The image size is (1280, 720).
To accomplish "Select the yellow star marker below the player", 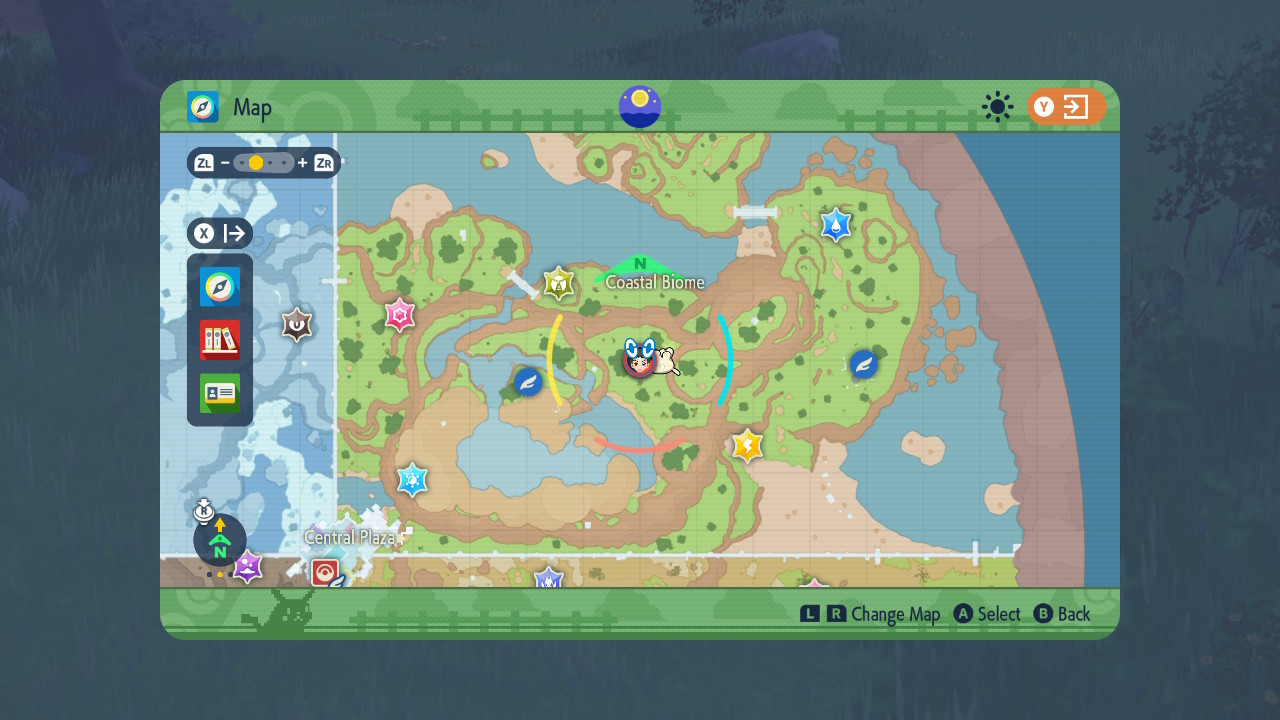I will pos(748,446).
